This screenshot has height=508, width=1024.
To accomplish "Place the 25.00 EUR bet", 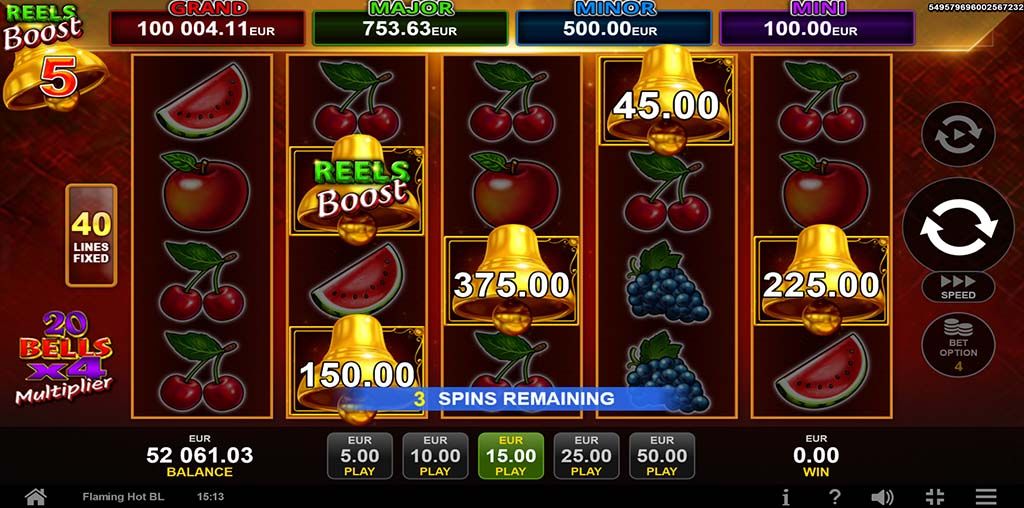I will (586, 455).
